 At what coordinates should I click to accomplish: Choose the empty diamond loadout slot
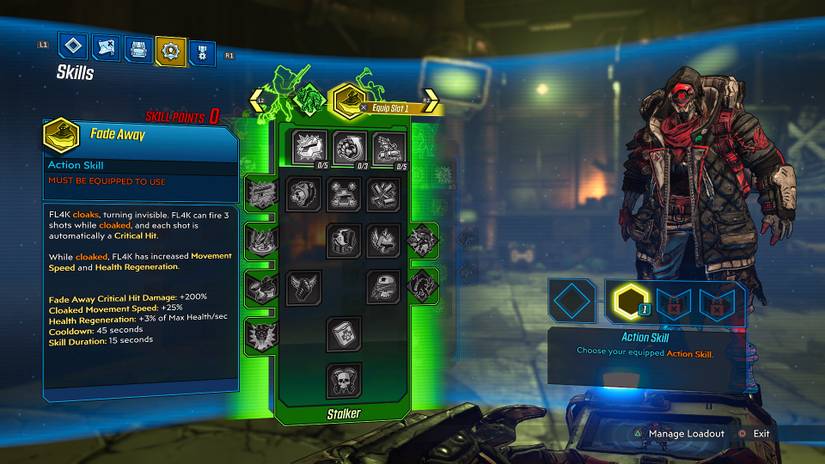[574, 301]
